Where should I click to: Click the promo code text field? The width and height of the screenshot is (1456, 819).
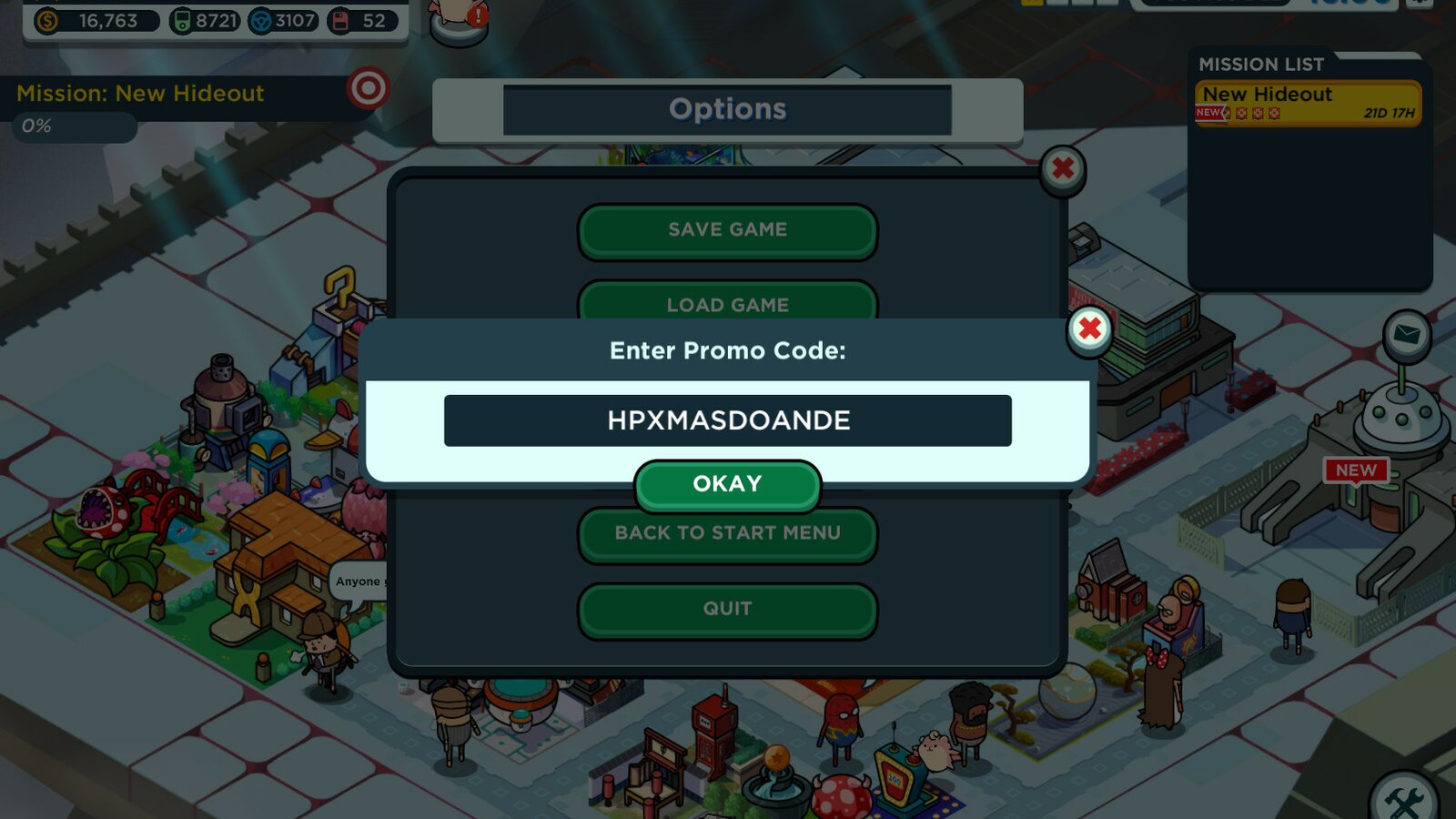pyautogui.click(x=727, y=420)
